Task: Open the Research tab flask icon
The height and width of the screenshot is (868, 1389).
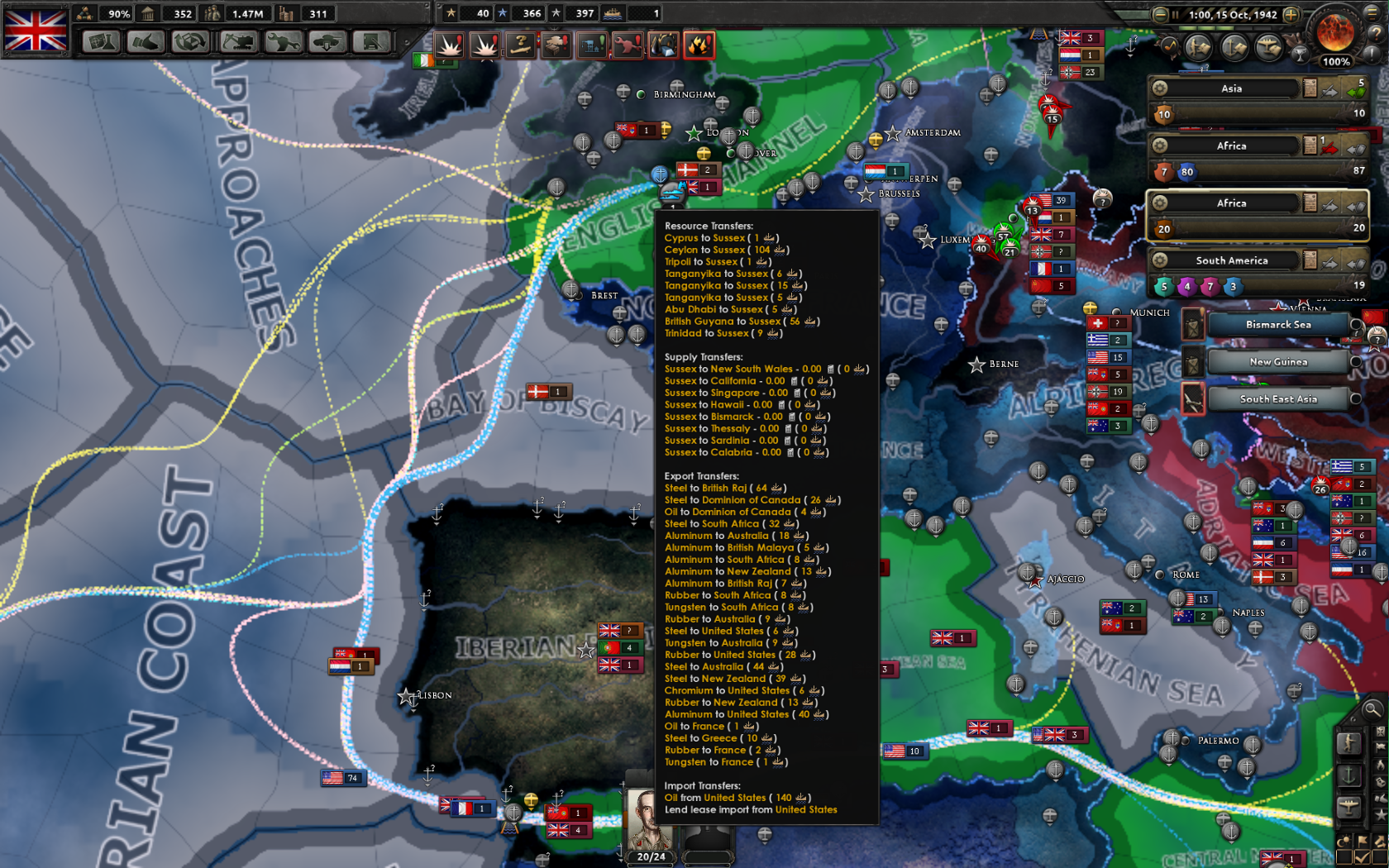Action: tap(101, 41)
